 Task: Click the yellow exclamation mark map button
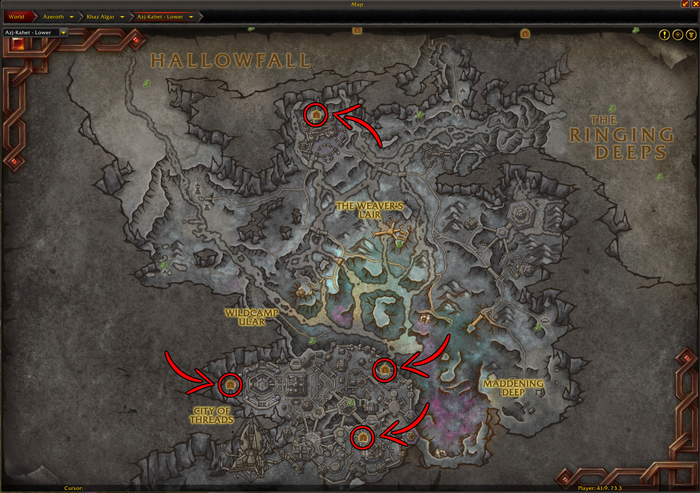point(664,34)
